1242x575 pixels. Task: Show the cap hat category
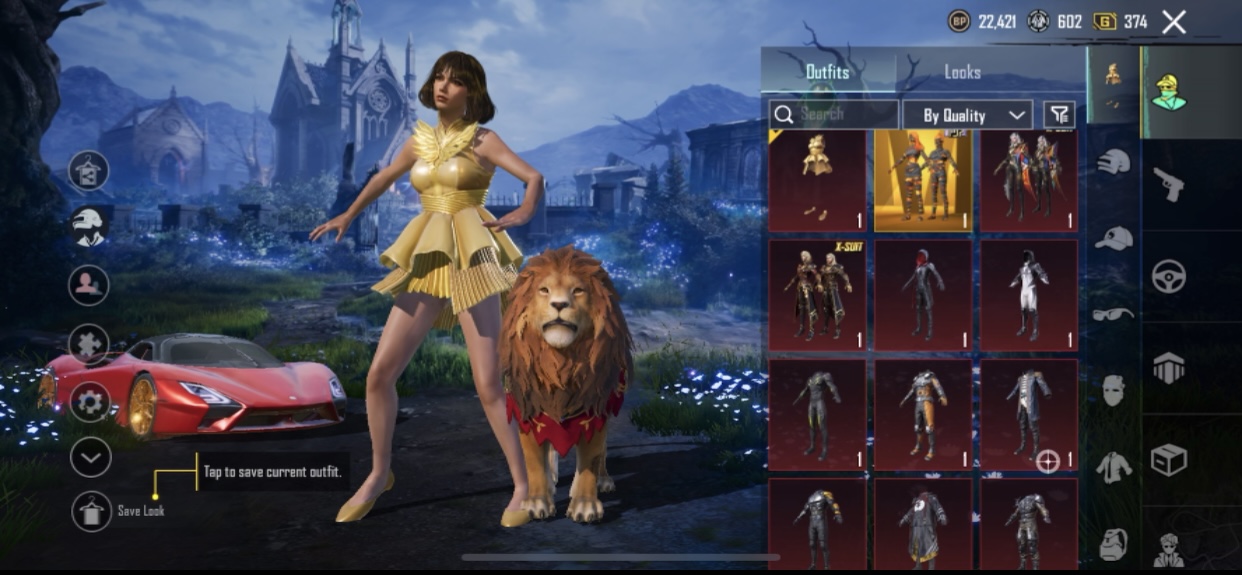[x=1113, y=238]
